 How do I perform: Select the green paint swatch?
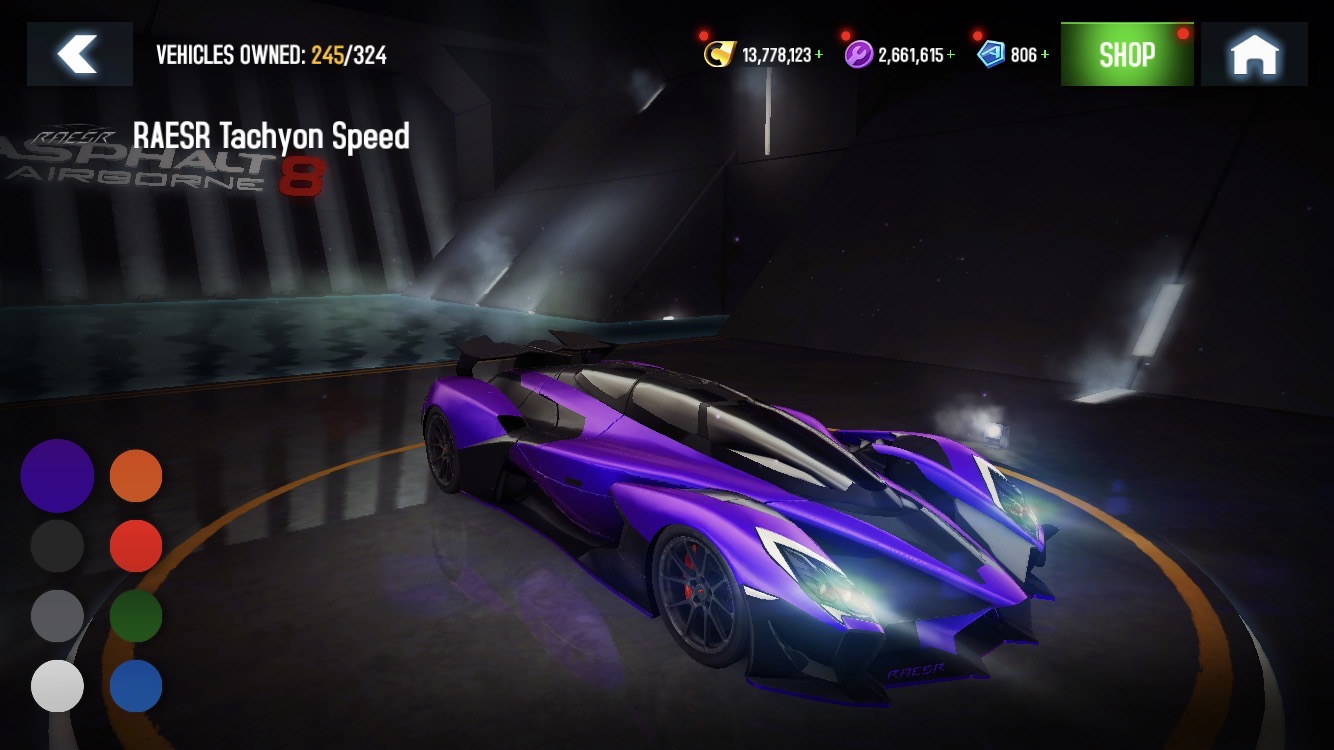point(136,616)
